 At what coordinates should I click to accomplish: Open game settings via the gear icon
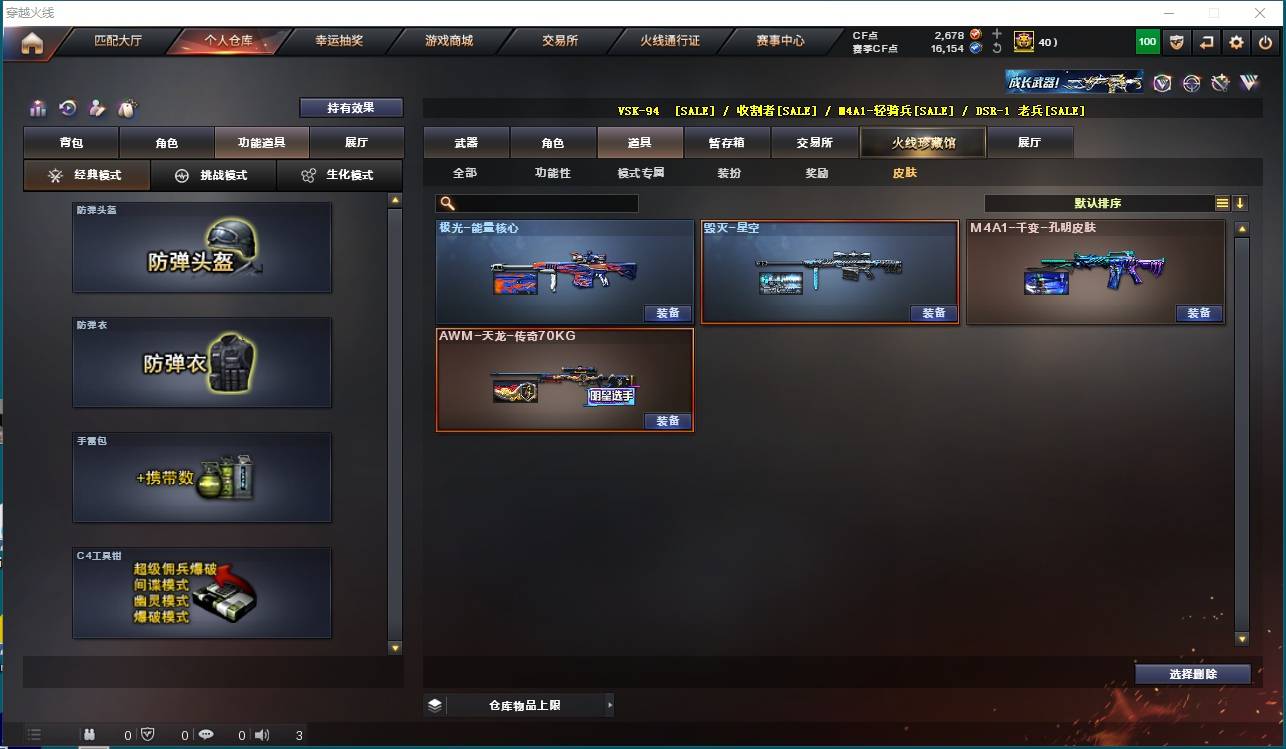1236,42
